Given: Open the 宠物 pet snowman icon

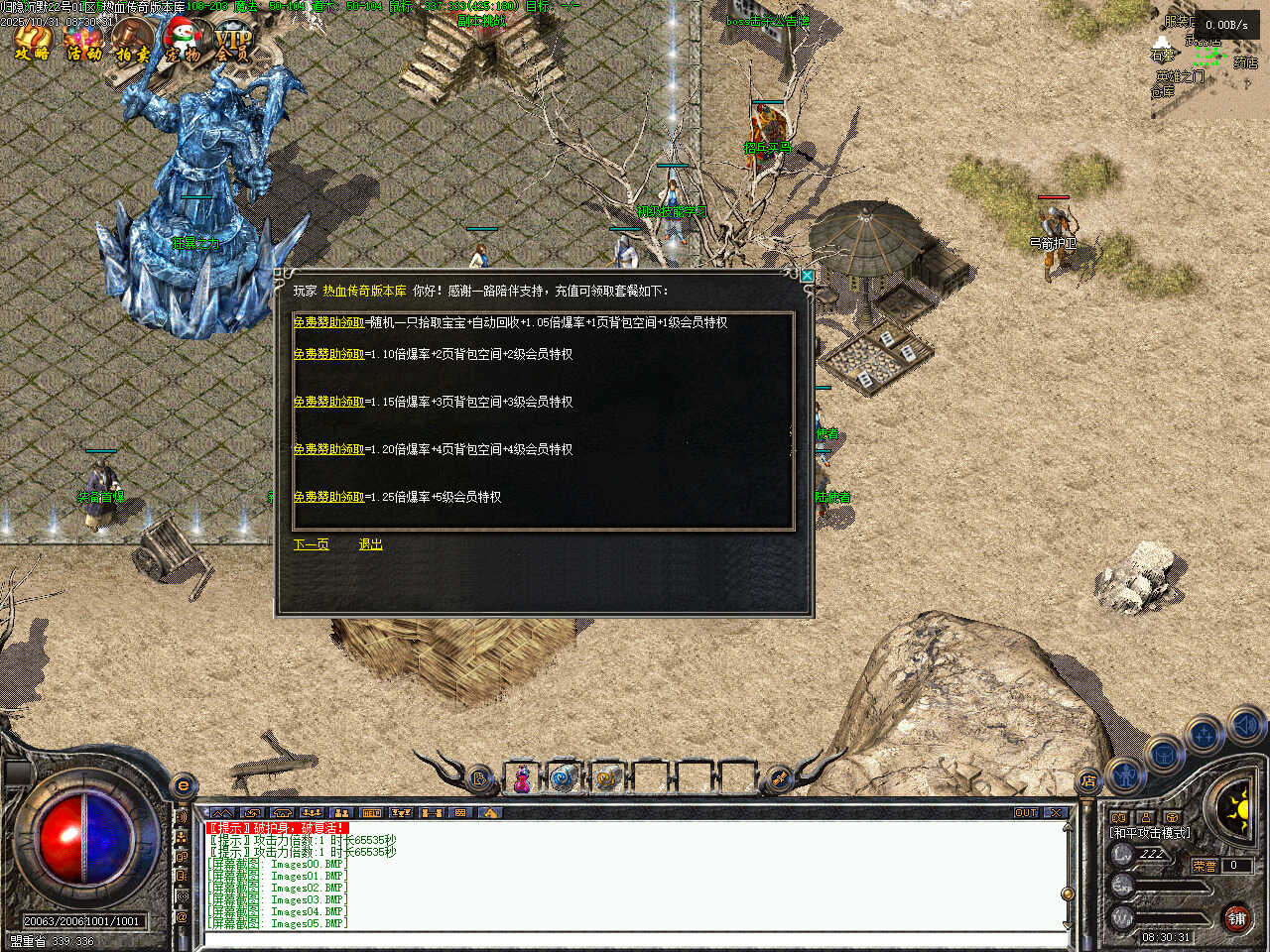Looking at the screenshot, I should tap(183, 43).
